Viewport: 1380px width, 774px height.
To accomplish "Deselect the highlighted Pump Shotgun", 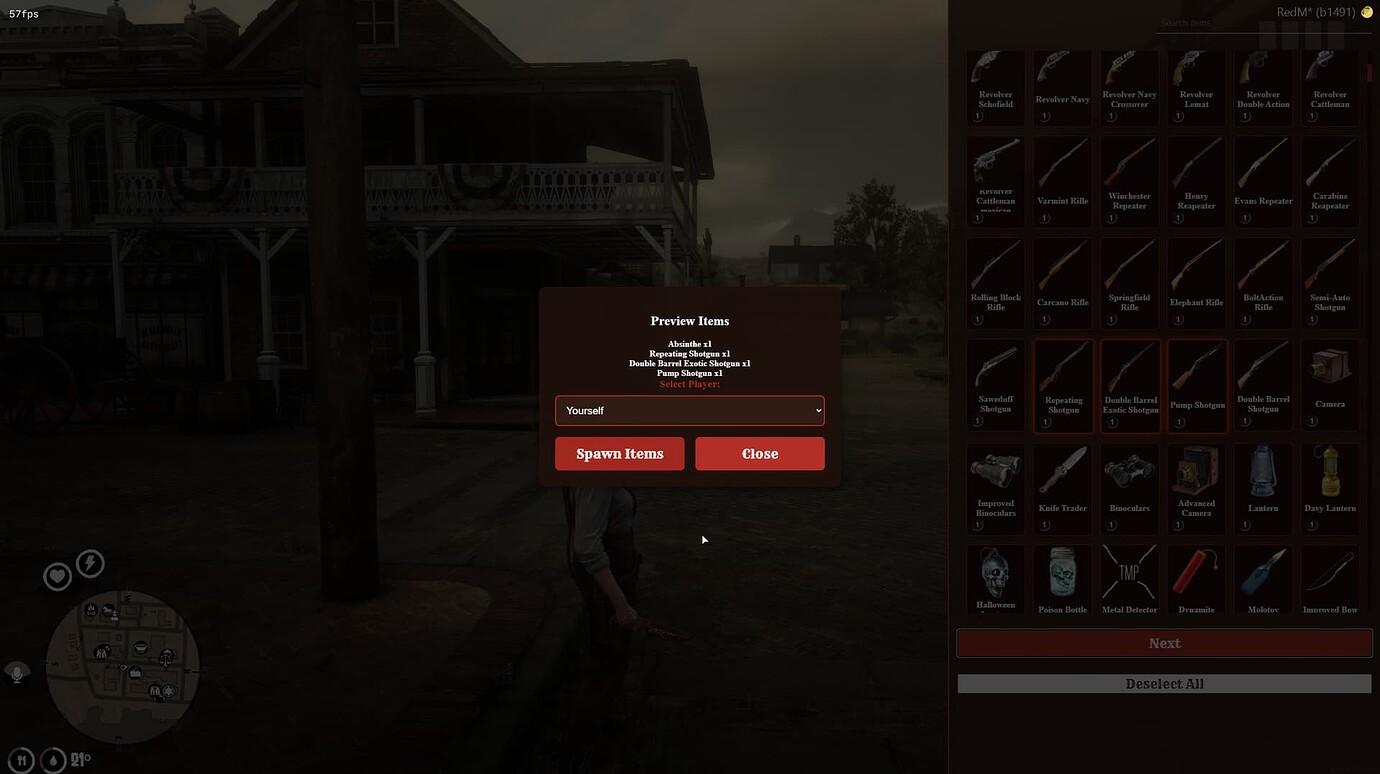I will [1196, 380].
